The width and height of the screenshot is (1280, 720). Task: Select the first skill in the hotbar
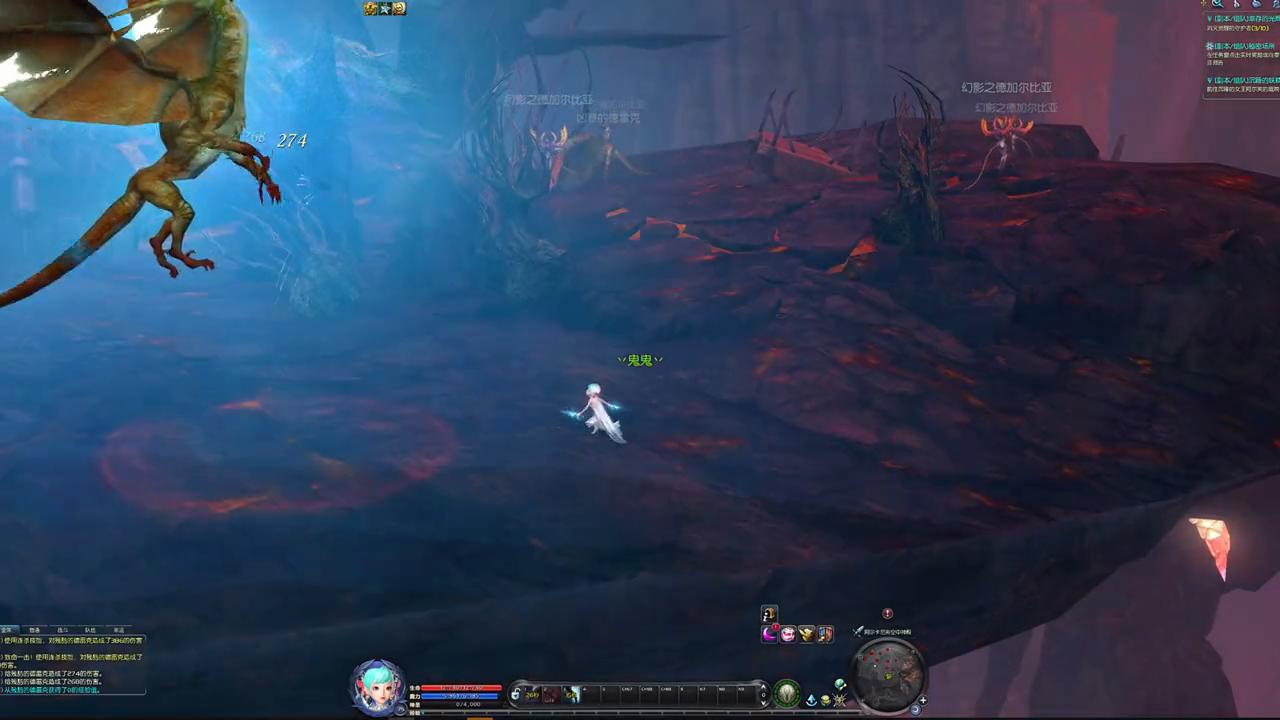pyautogui.click(x=530, y=693)
